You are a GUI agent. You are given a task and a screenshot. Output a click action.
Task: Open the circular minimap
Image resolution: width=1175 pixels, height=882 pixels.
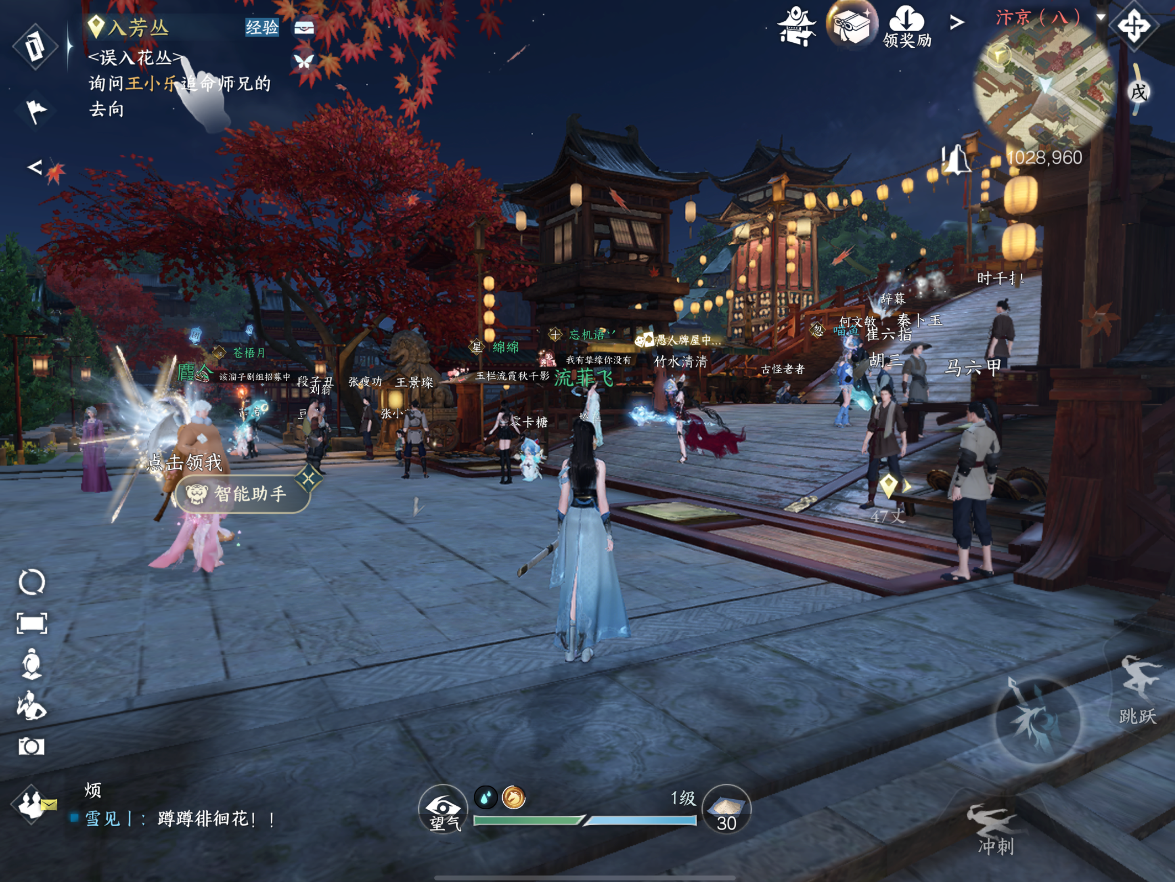tap(1044, 87)
